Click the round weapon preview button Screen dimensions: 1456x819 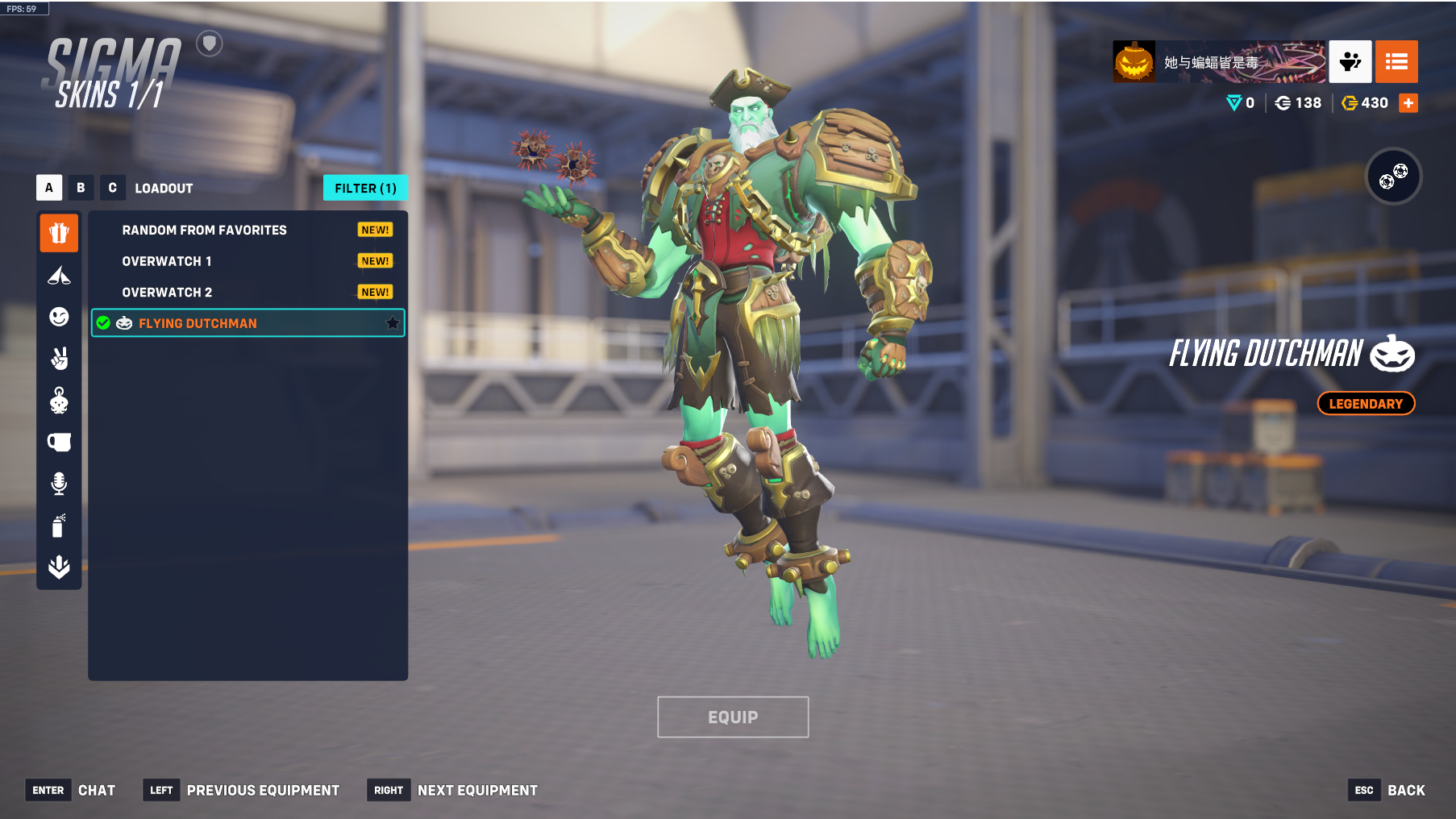click(x=1393, y=177)
